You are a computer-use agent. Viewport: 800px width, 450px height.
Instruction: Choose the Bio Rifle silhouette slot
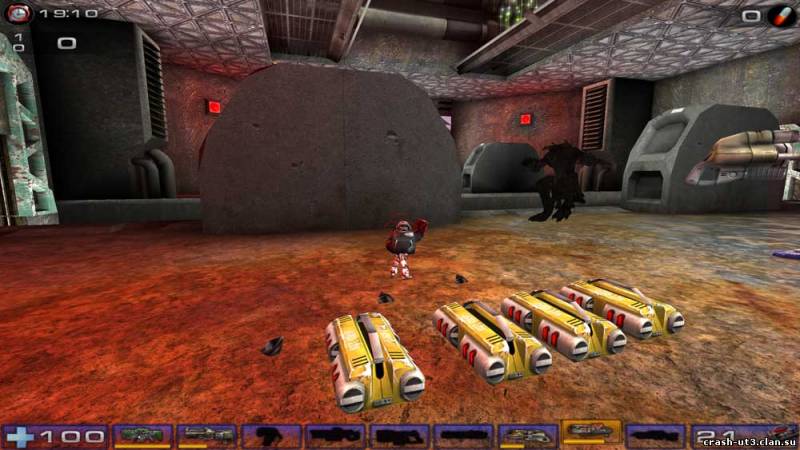pos(270,435)
